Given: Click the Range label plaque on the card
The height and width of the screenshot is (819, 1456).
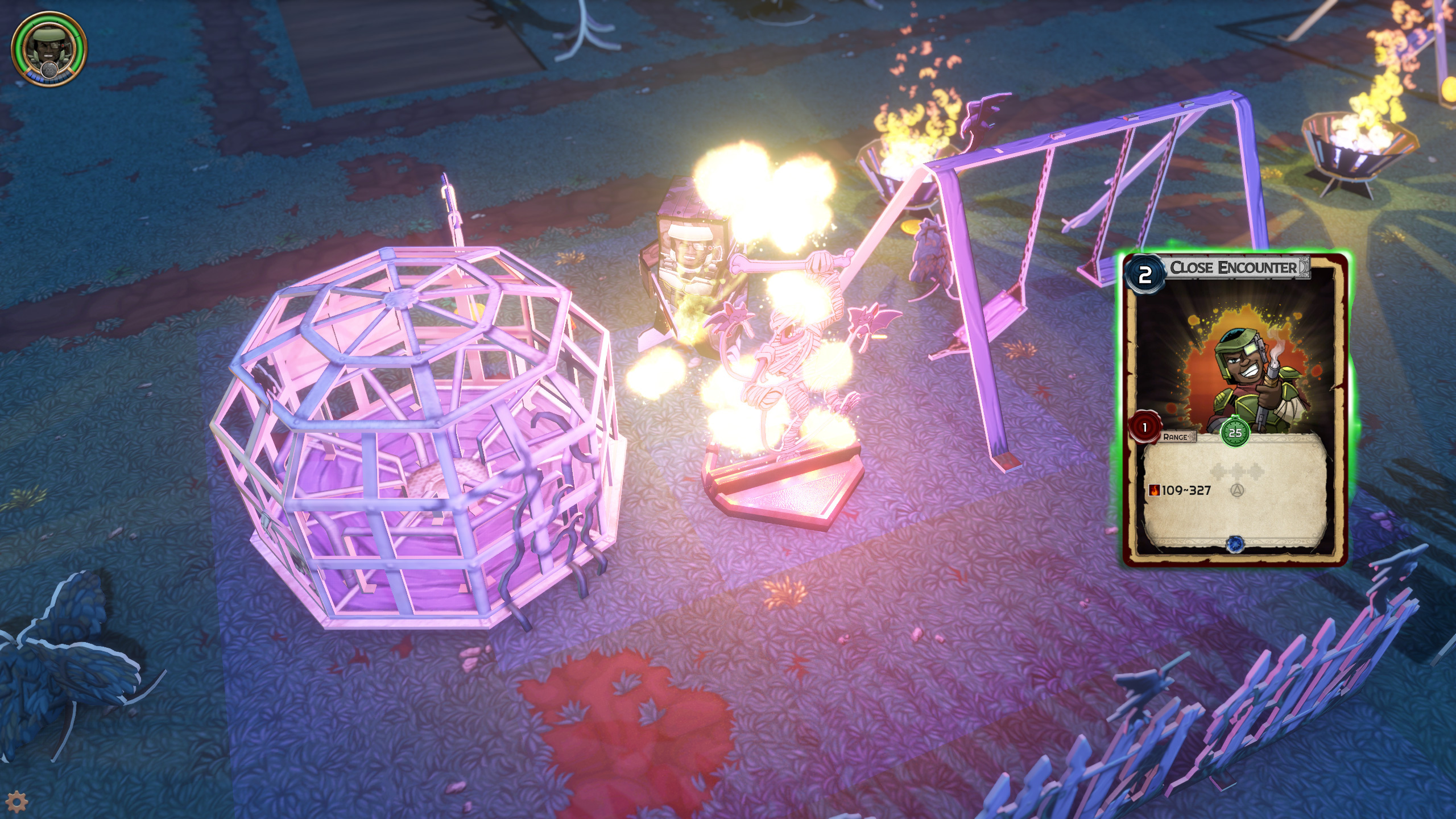Looking at the screenshot, I should point(1176,437).
